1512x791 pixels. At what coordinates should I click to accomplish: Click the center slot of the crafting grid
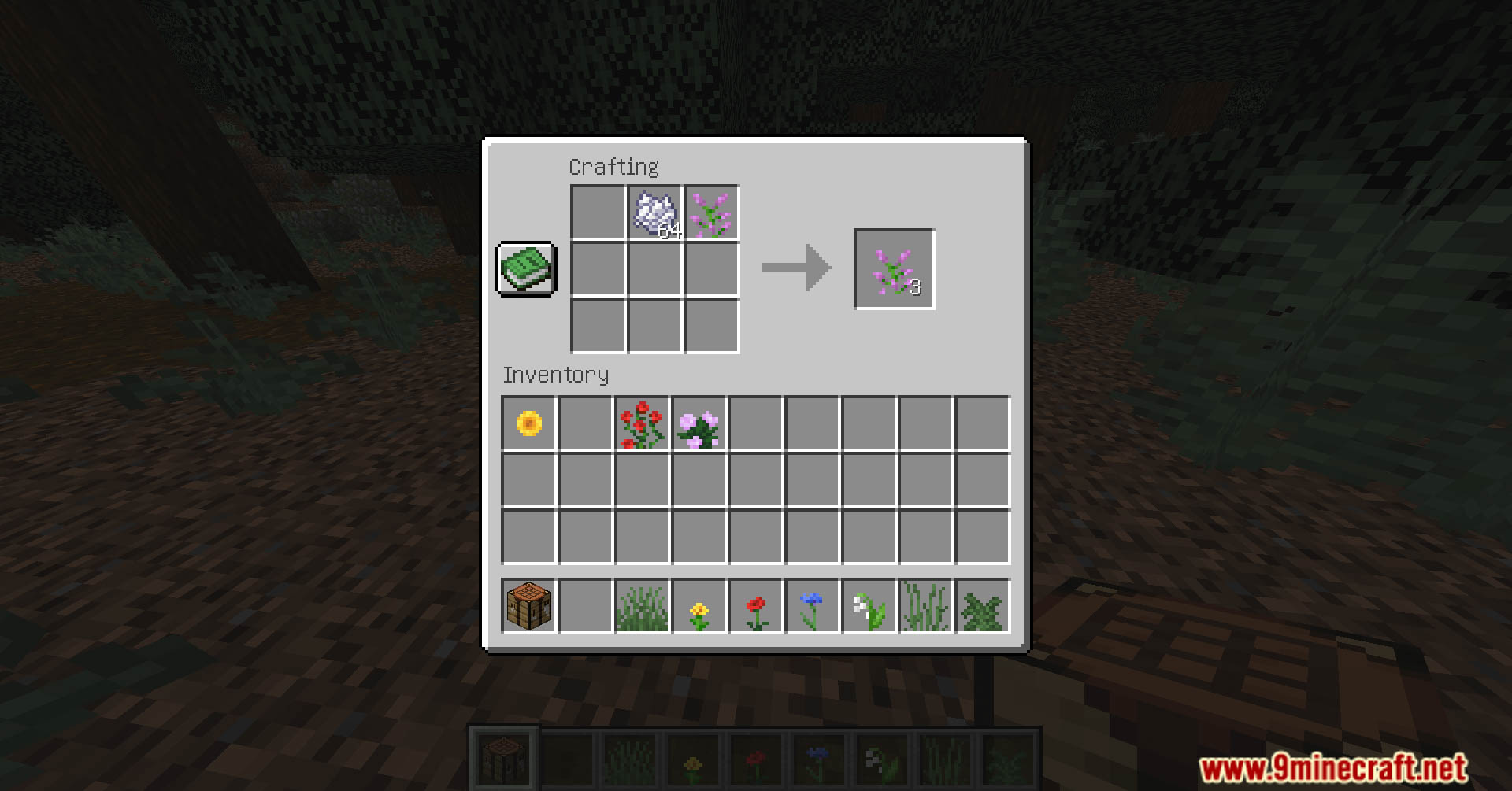click(655, 268)
